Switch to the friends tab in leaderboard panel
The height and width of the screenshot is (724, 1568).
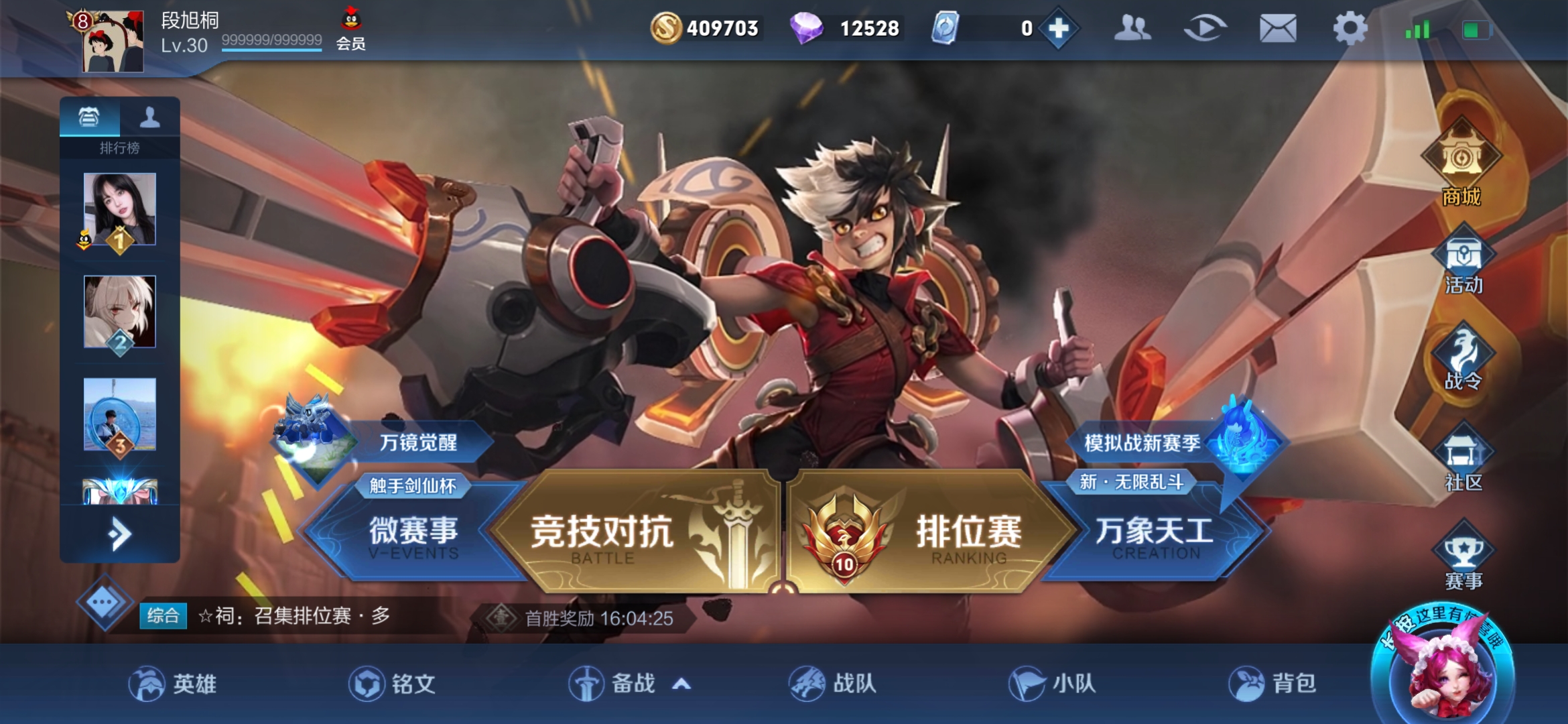pos(150,118)
